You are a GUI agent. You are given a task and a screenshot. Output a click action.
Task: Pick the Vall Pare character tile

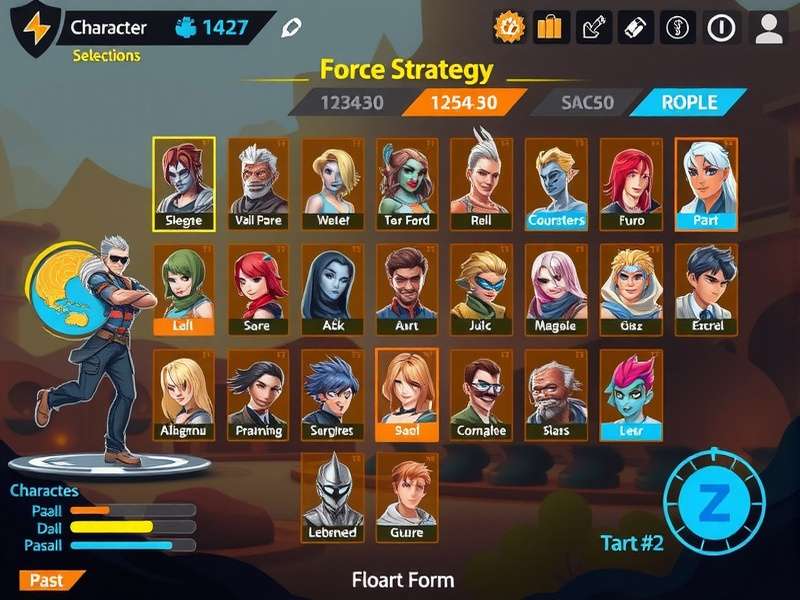click(x=259, y=184)
